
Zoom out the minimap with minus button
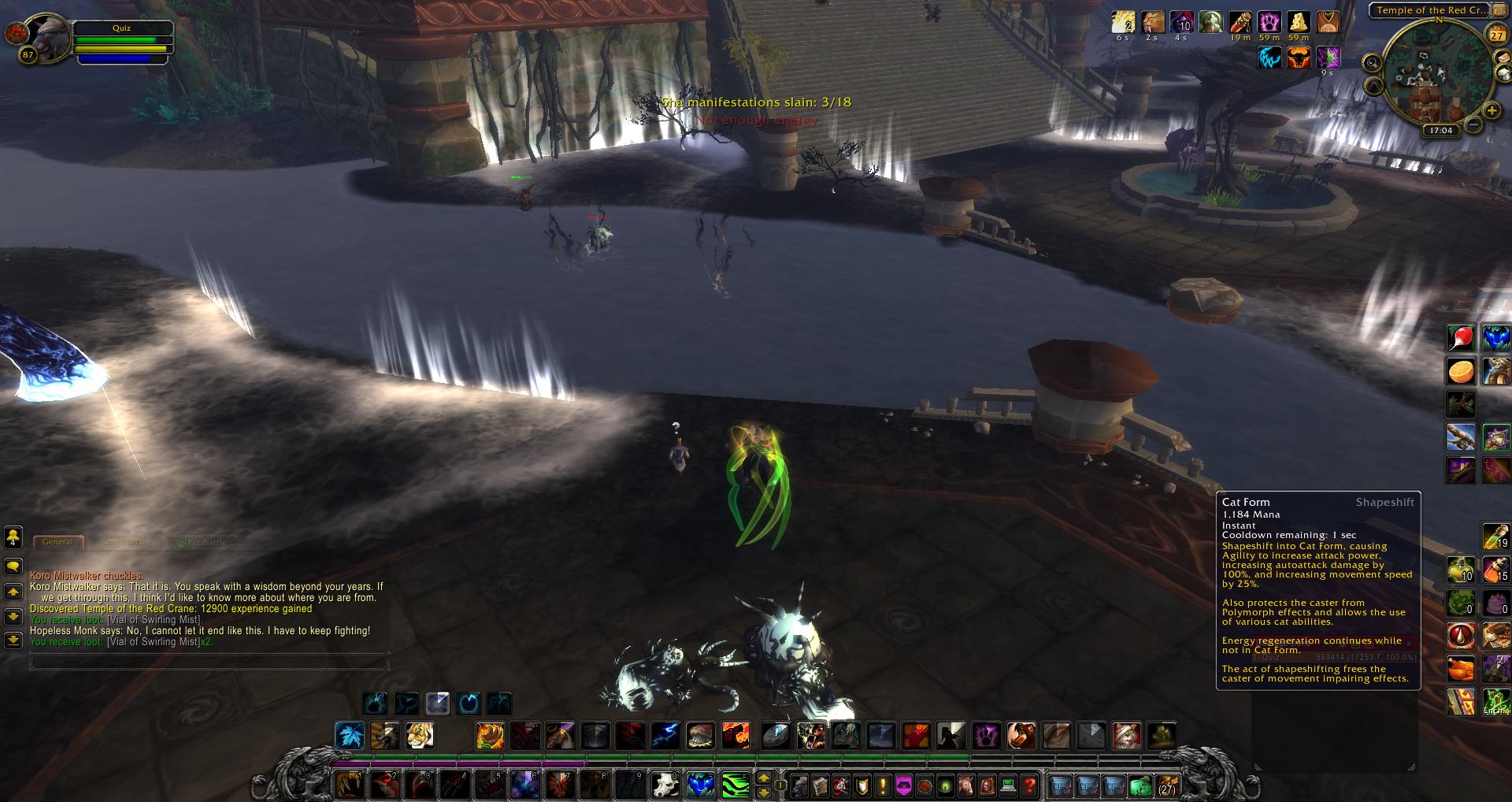1473,124
